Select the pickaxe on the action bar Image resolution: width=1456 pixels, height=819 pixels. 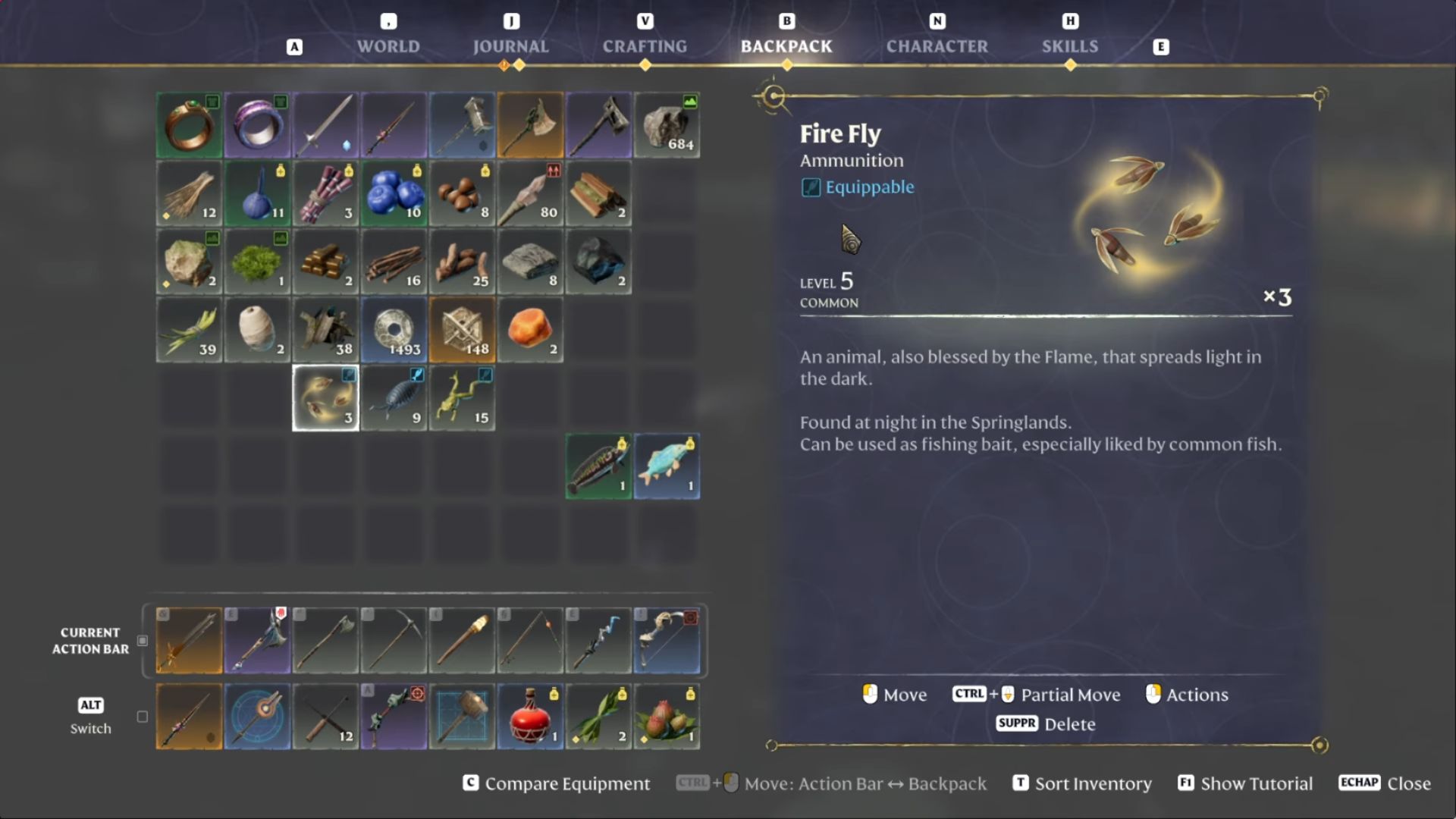[394, 641]
